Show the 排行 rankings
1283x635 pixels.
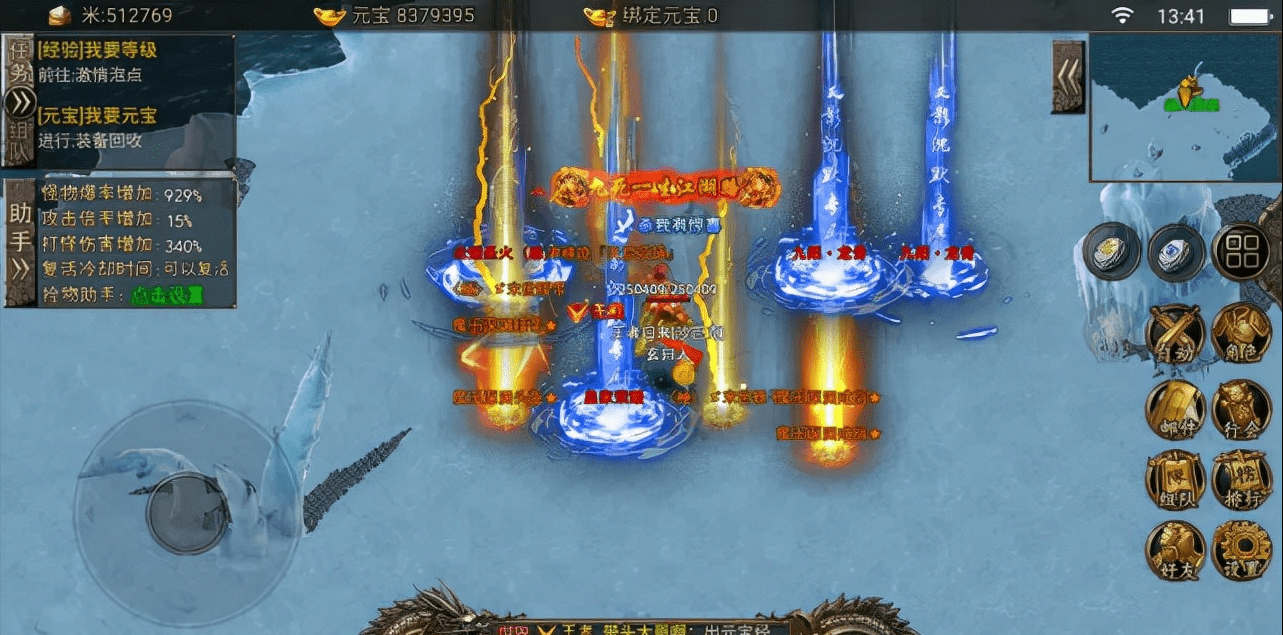point(1241,480)
